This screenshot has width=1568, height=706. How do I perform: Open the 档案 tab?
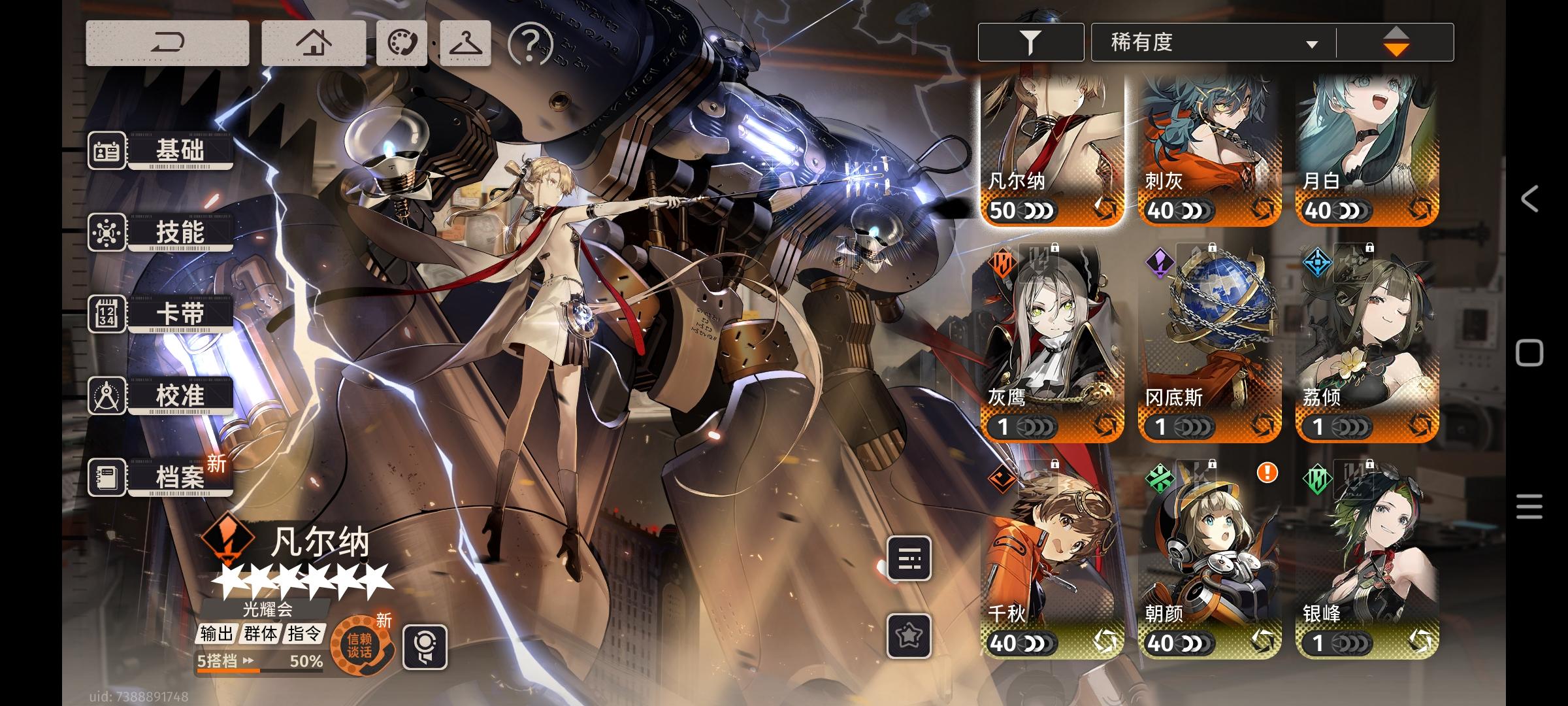pos(161,477)
